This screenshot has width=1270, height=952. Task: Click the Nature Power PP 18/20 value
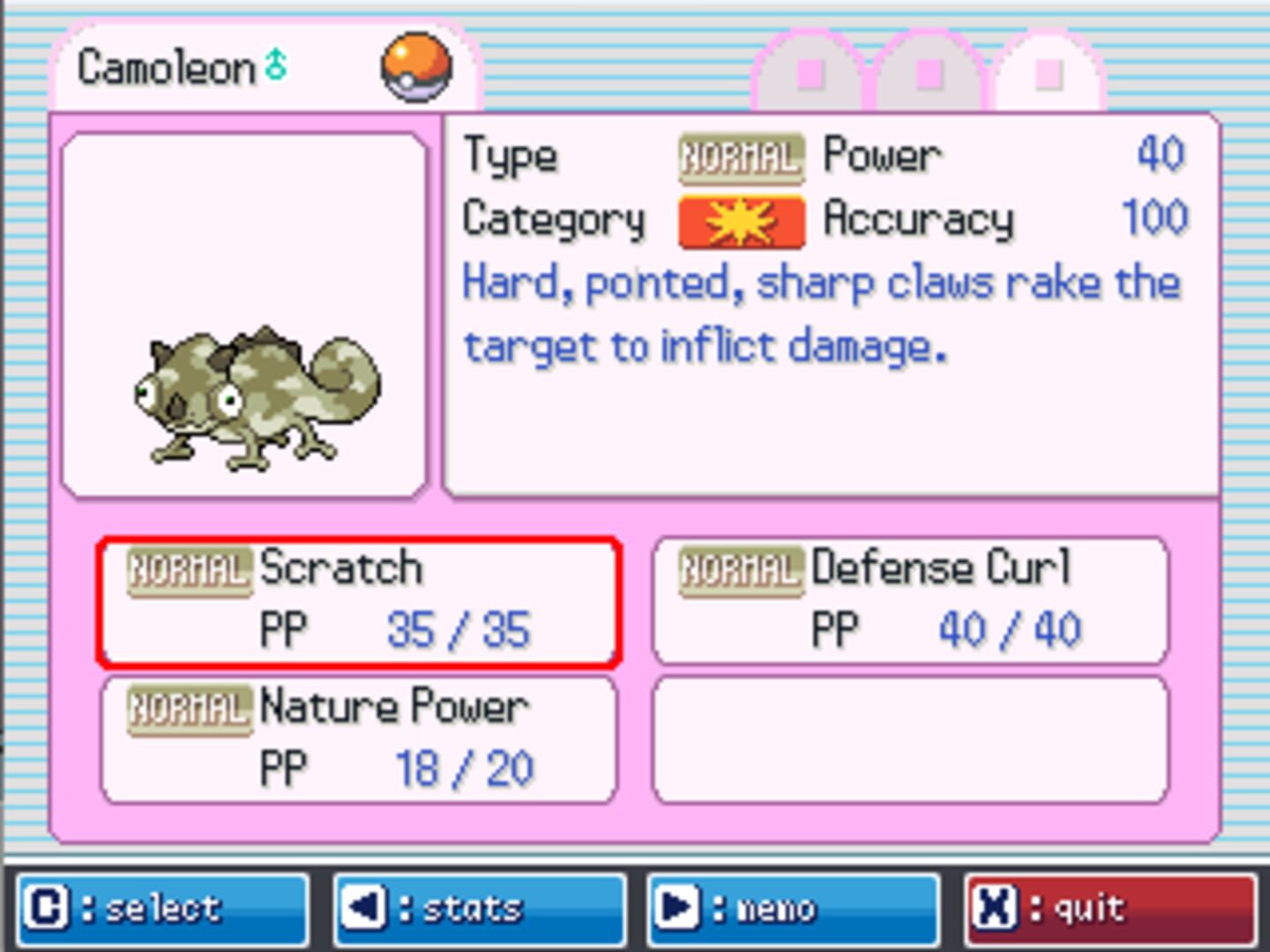pyautogui.click(x=463, y=766)
